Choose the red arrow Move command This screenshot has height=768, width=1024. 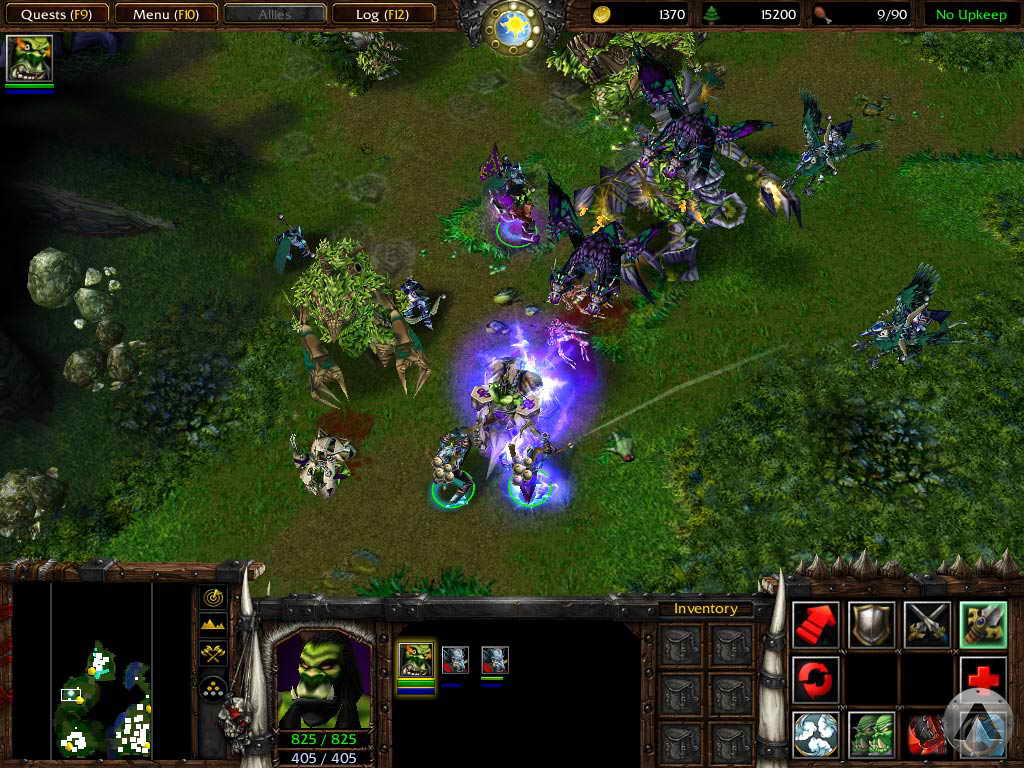point(815,624)
